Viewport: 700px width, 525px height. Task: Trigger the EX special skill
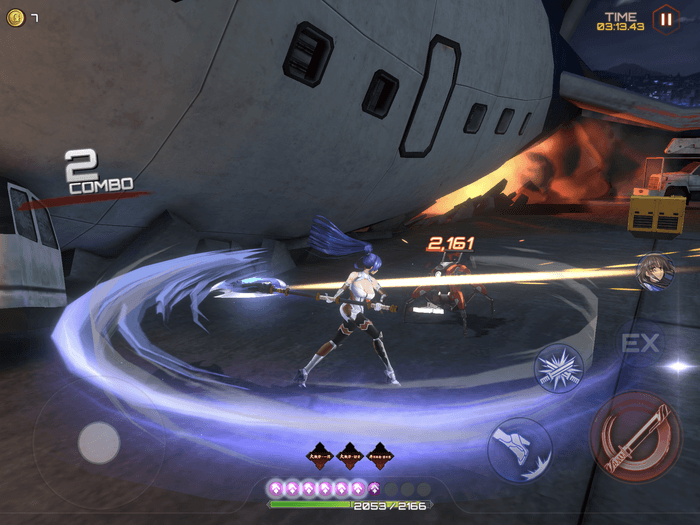[640, 344]
